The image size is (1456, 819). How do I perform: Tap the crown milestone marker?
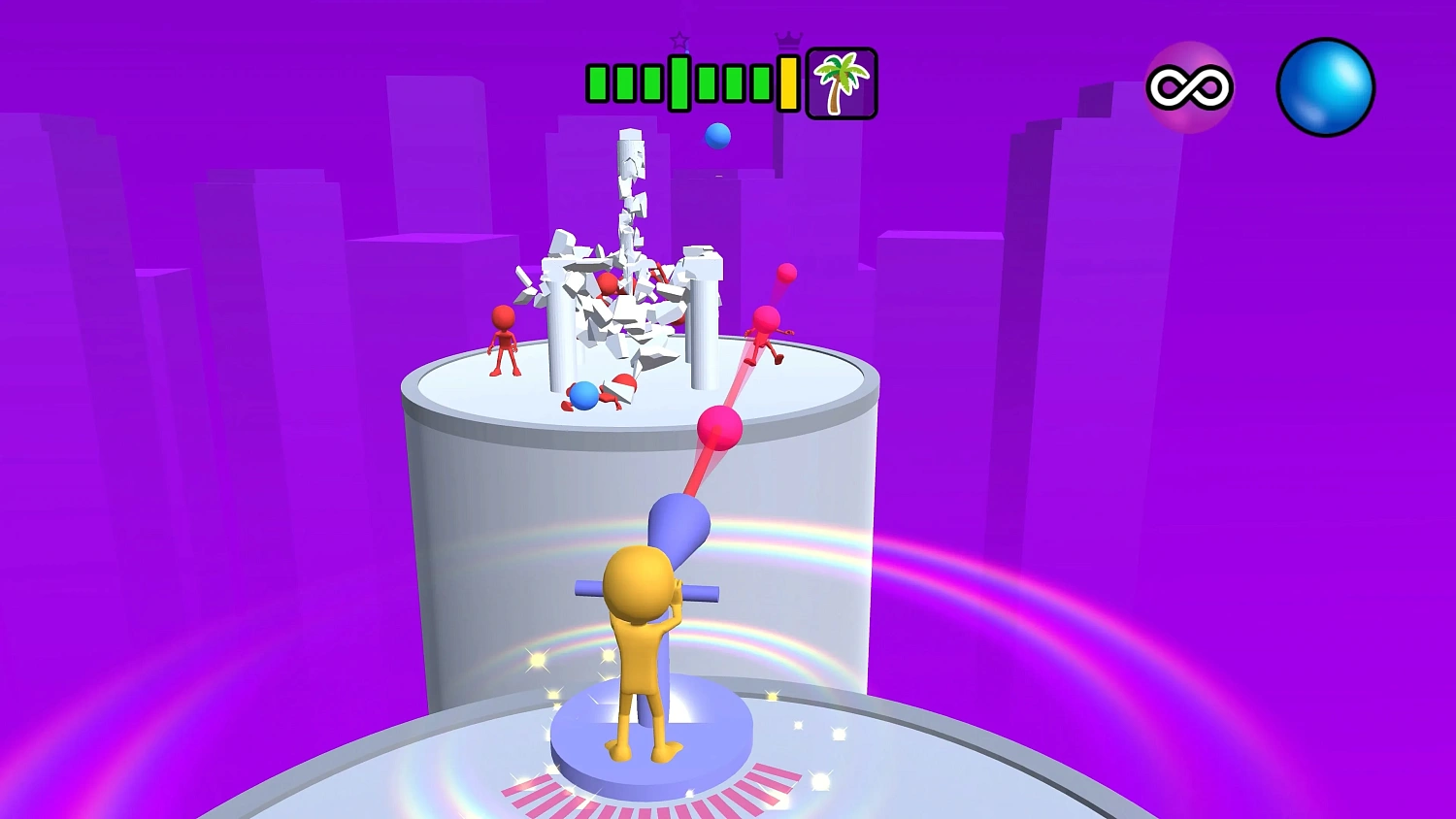[x=786, y=40]
